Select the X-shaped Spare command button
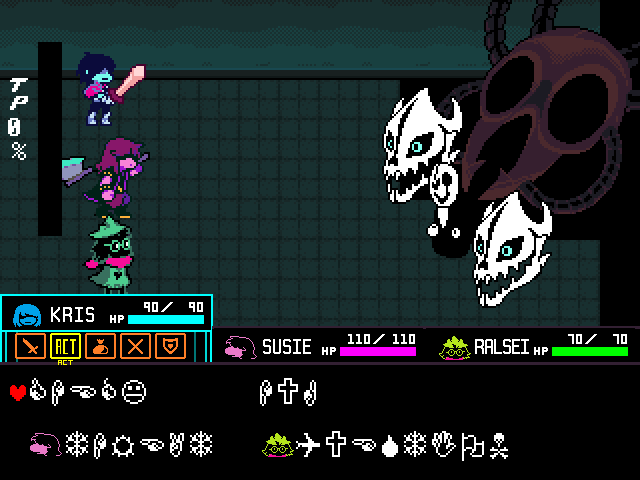 pos(137,346)
